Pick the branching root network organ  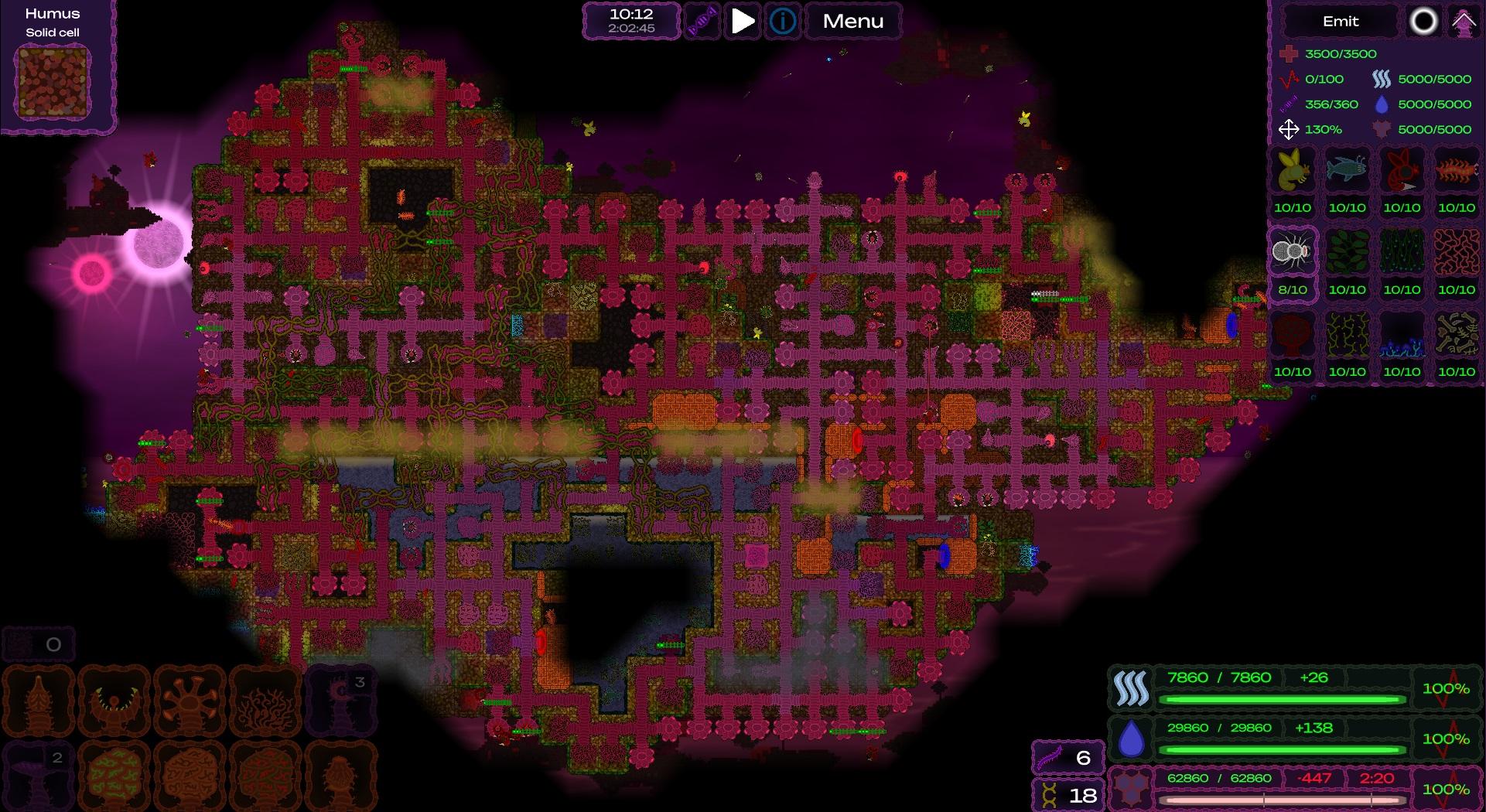click(x=265, y=701)
